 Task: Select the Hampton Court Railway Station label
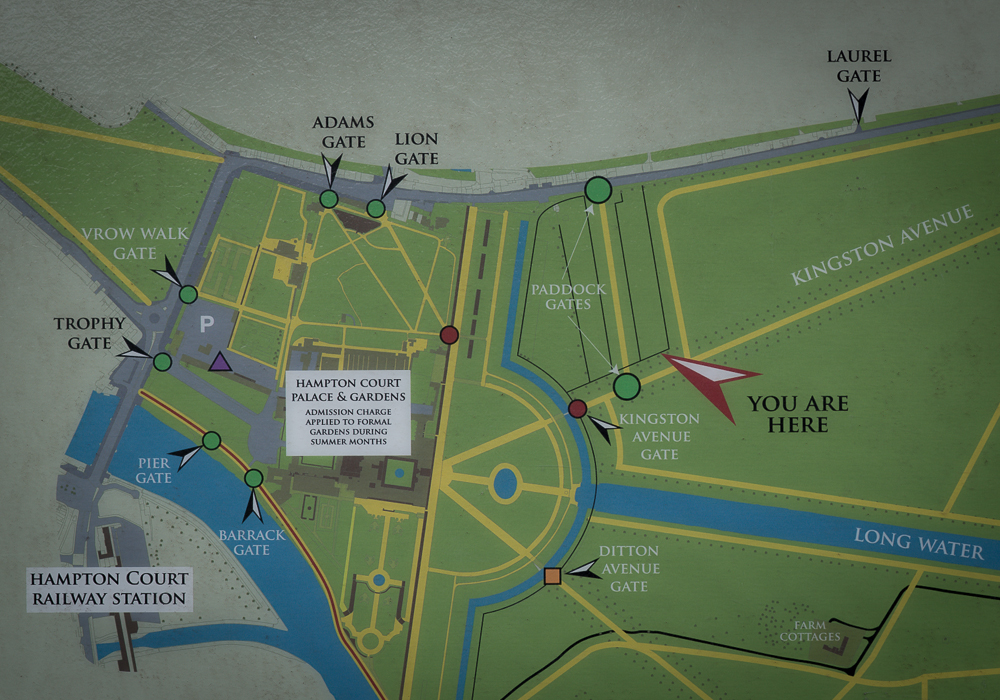point(109,590)
